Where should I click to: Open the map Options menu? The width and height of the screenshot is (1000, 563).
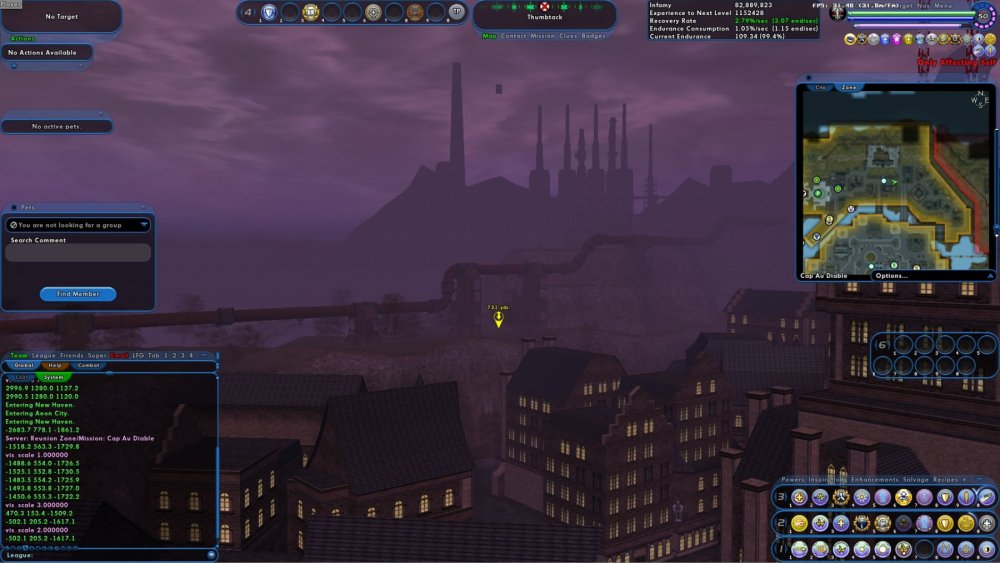[x=890, y=275]
